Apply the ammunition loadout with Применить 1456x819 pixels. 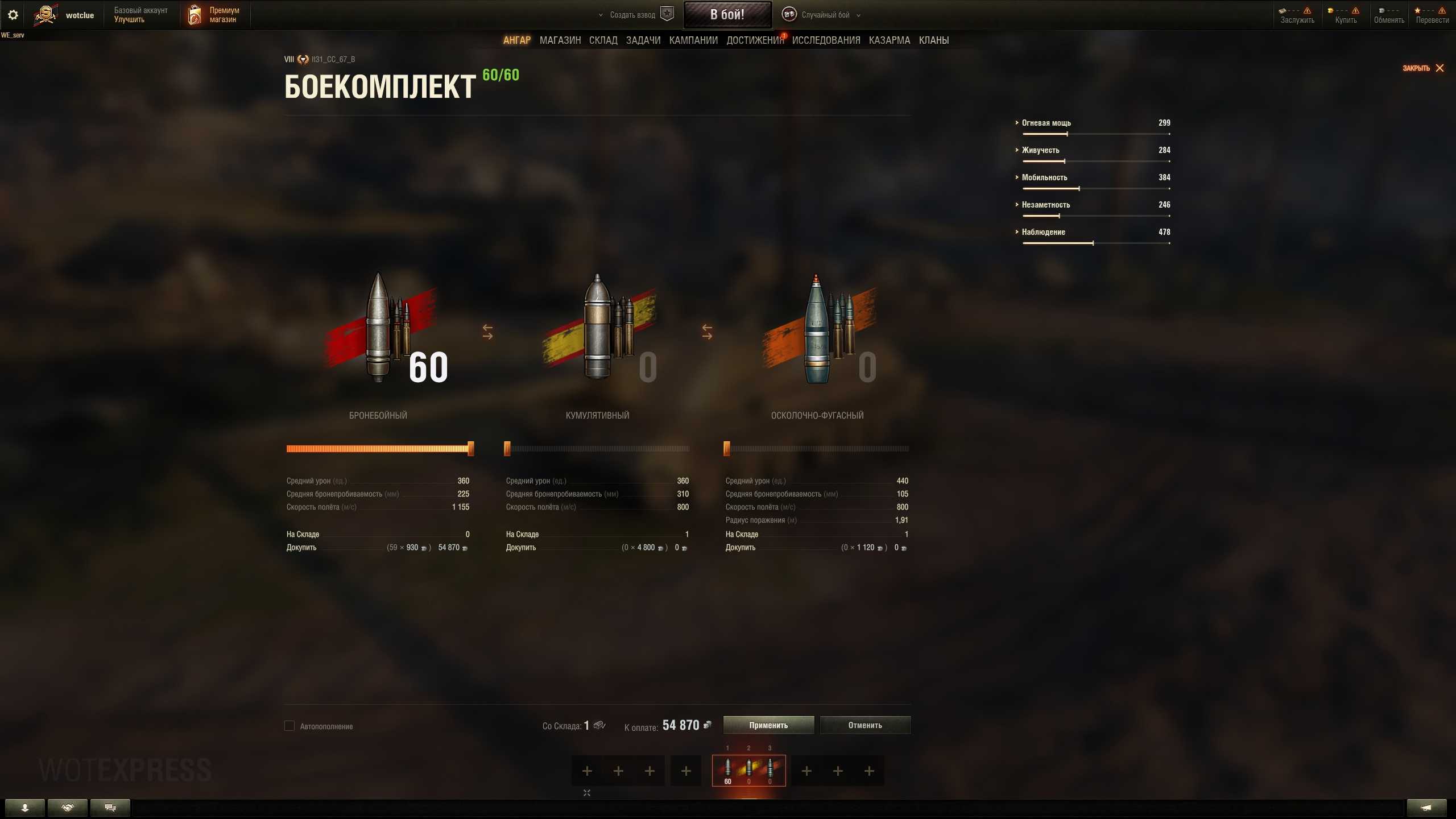click(x=768, y=725)
